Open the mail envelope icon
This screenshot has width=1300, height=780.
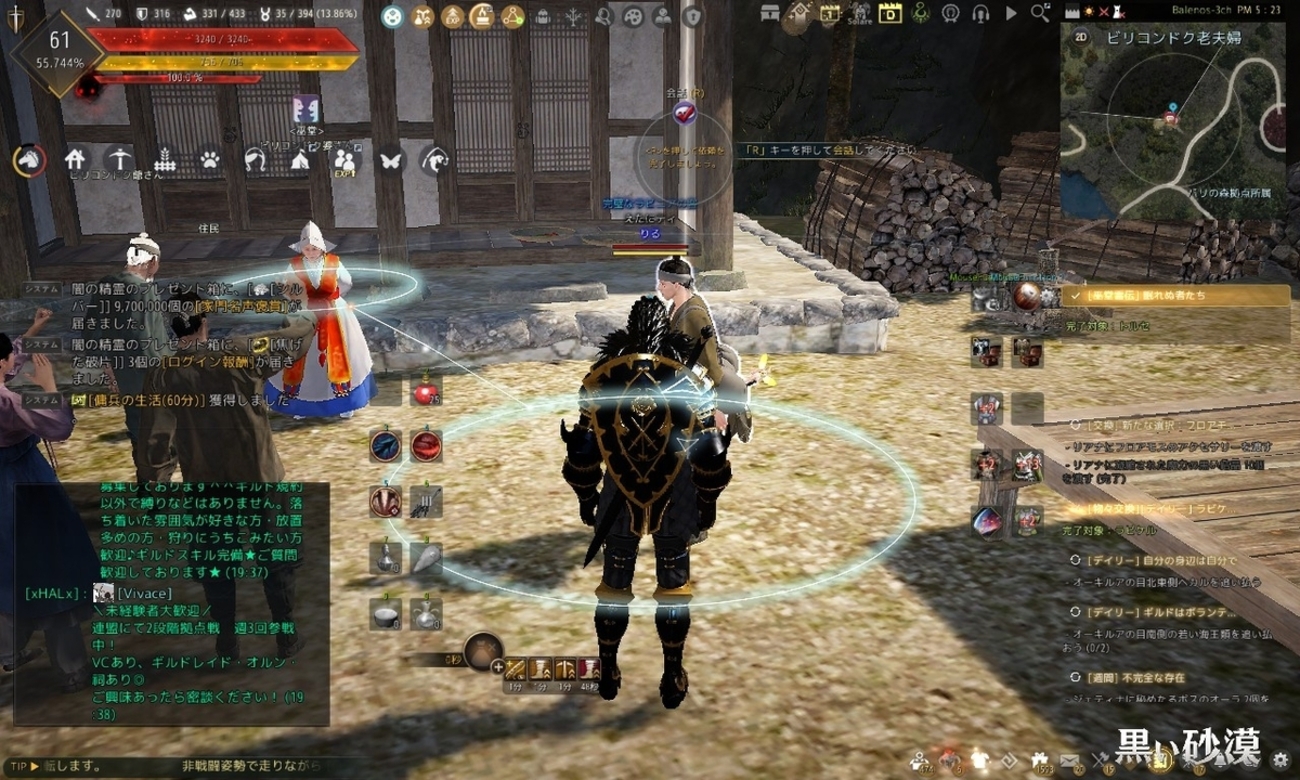click(x=1068, y=762)
